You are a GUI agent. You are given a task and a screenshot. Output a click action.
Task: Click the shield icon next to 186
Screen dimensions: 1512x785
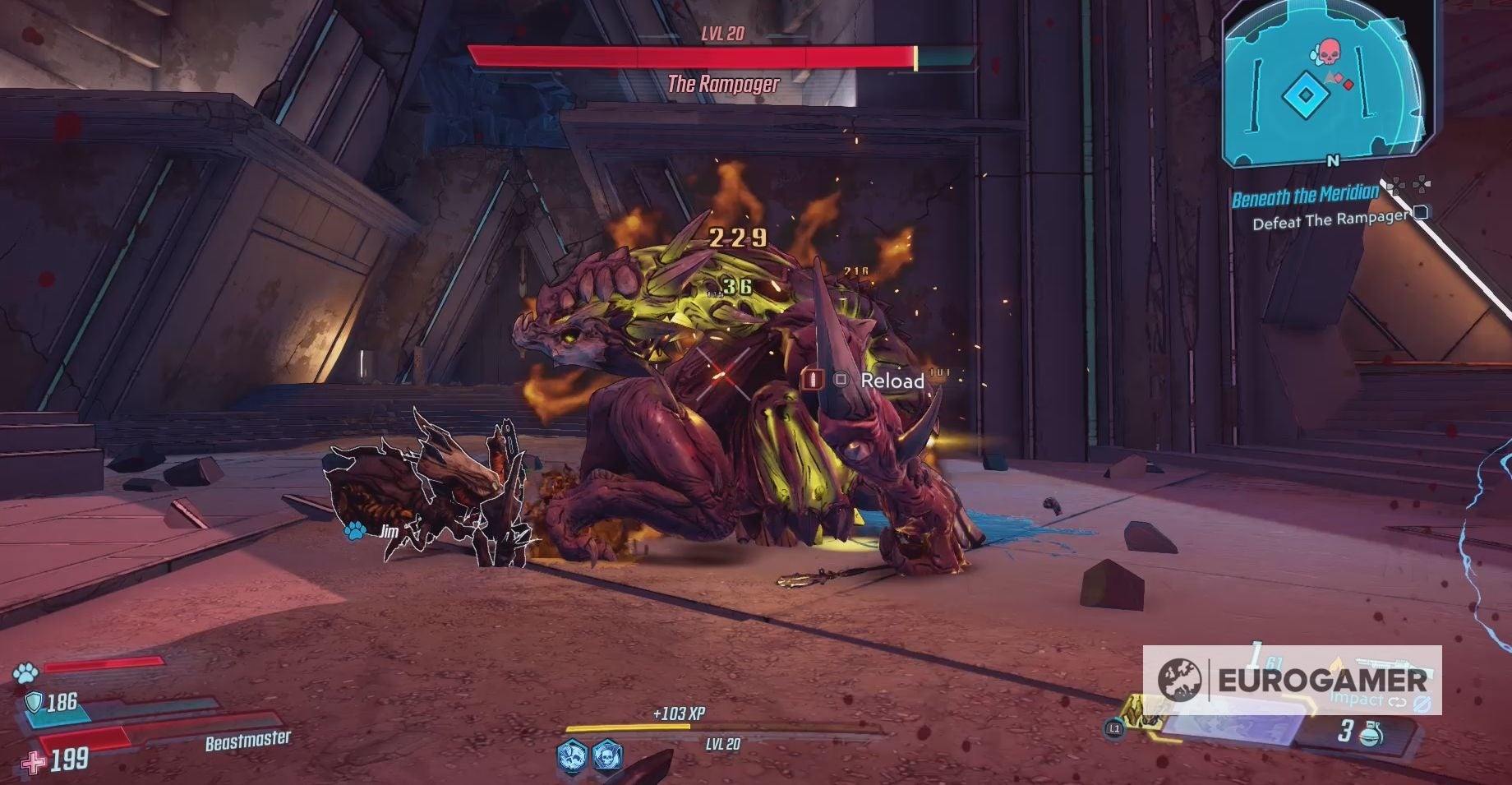pos(34,702)
